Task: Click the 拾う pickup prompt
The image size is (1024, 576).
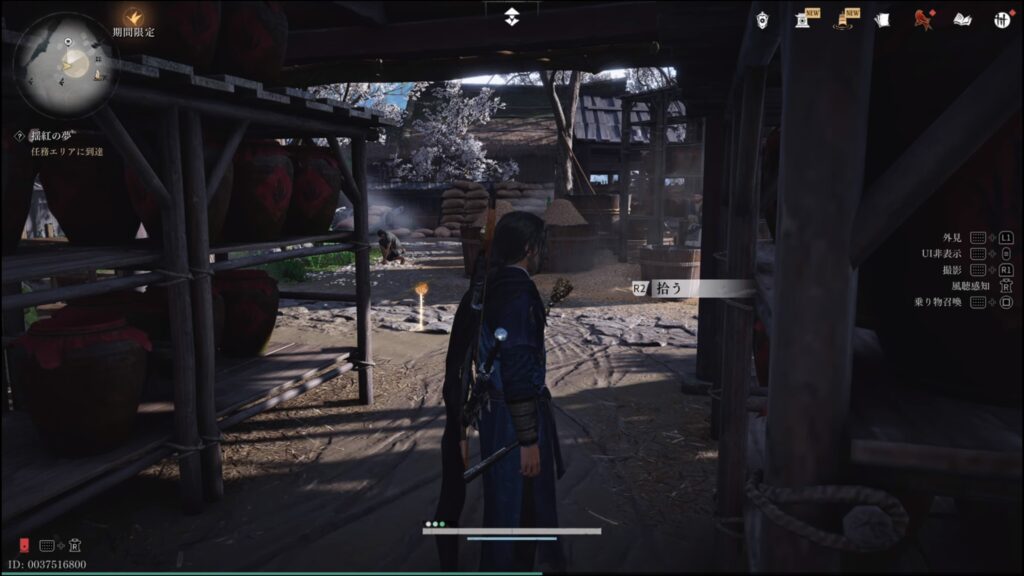Action: point(690,288)
